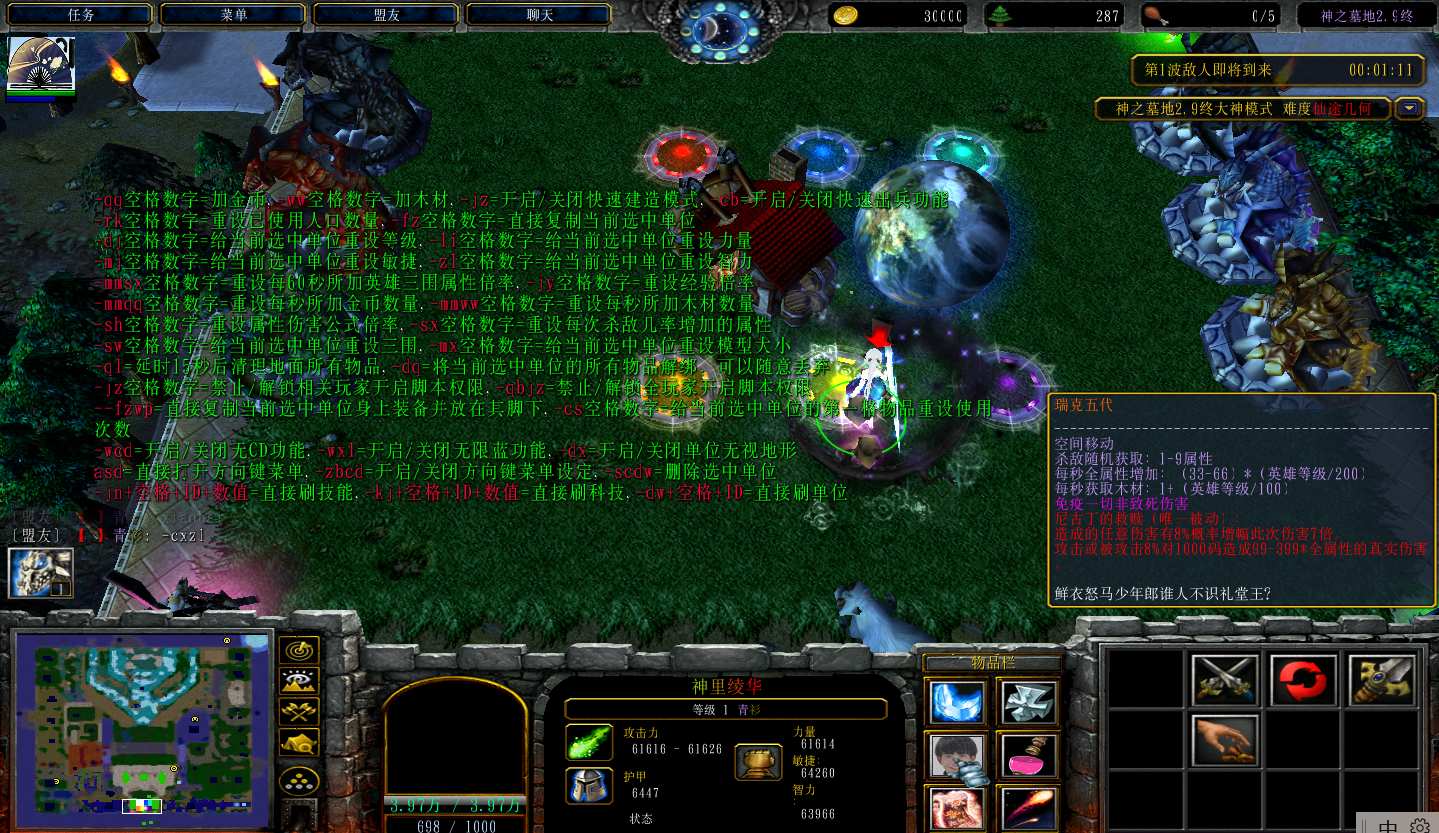Open the 任务 quests menu
This screenshot has height=833, width=1439.
(81, 15)
